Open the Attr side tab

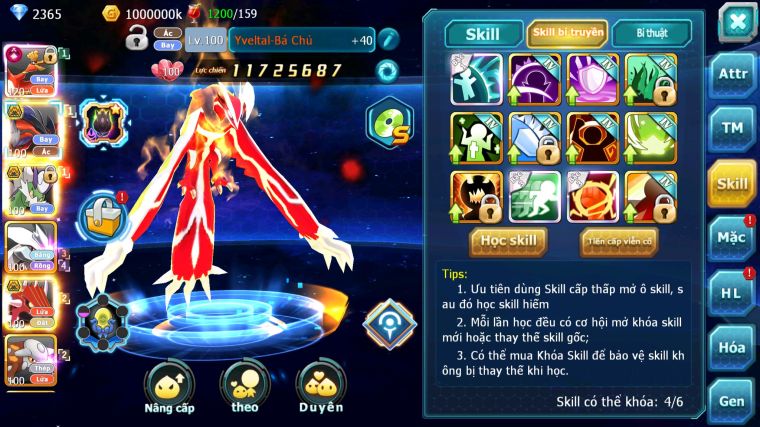732,74
